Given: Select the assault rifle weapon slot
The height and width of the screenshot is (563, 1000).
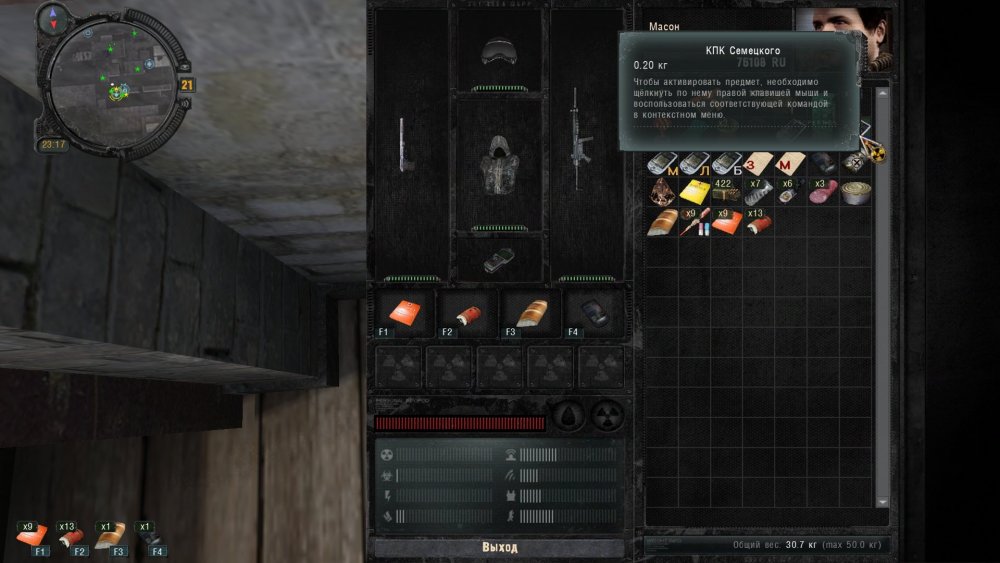Looking at the screenshot, I should point(579,141).
